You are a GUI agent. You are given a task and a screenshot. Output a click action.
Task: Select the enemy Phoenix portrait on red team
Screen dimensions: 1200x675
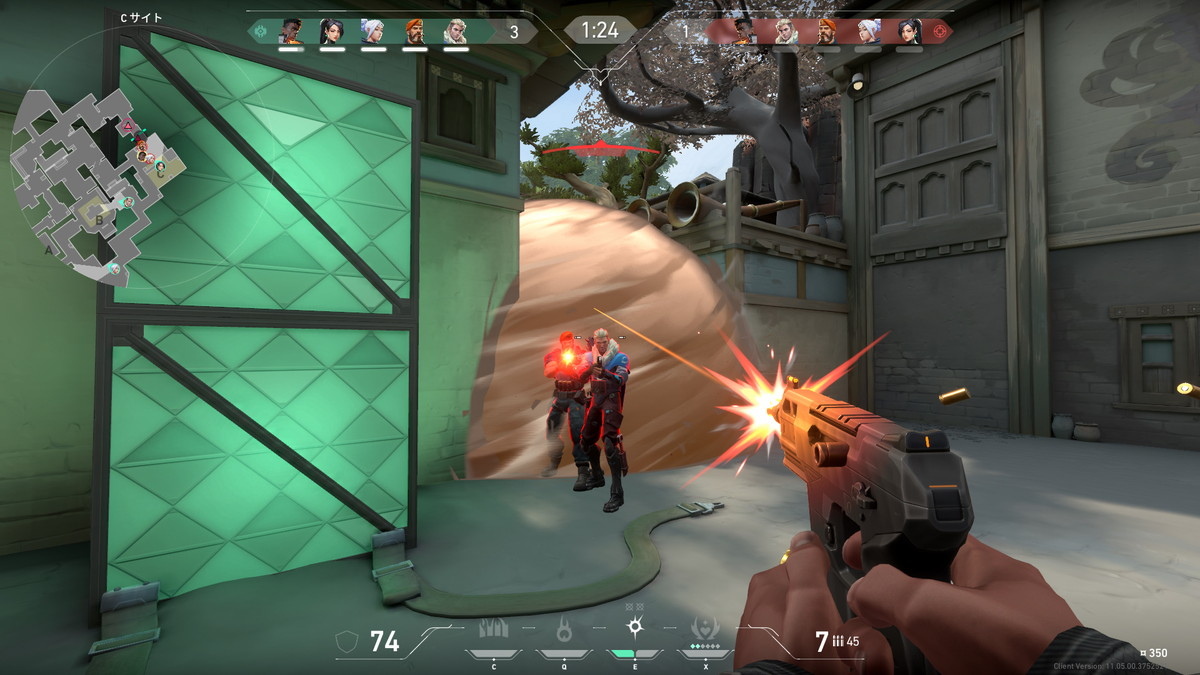click(743, 31)
